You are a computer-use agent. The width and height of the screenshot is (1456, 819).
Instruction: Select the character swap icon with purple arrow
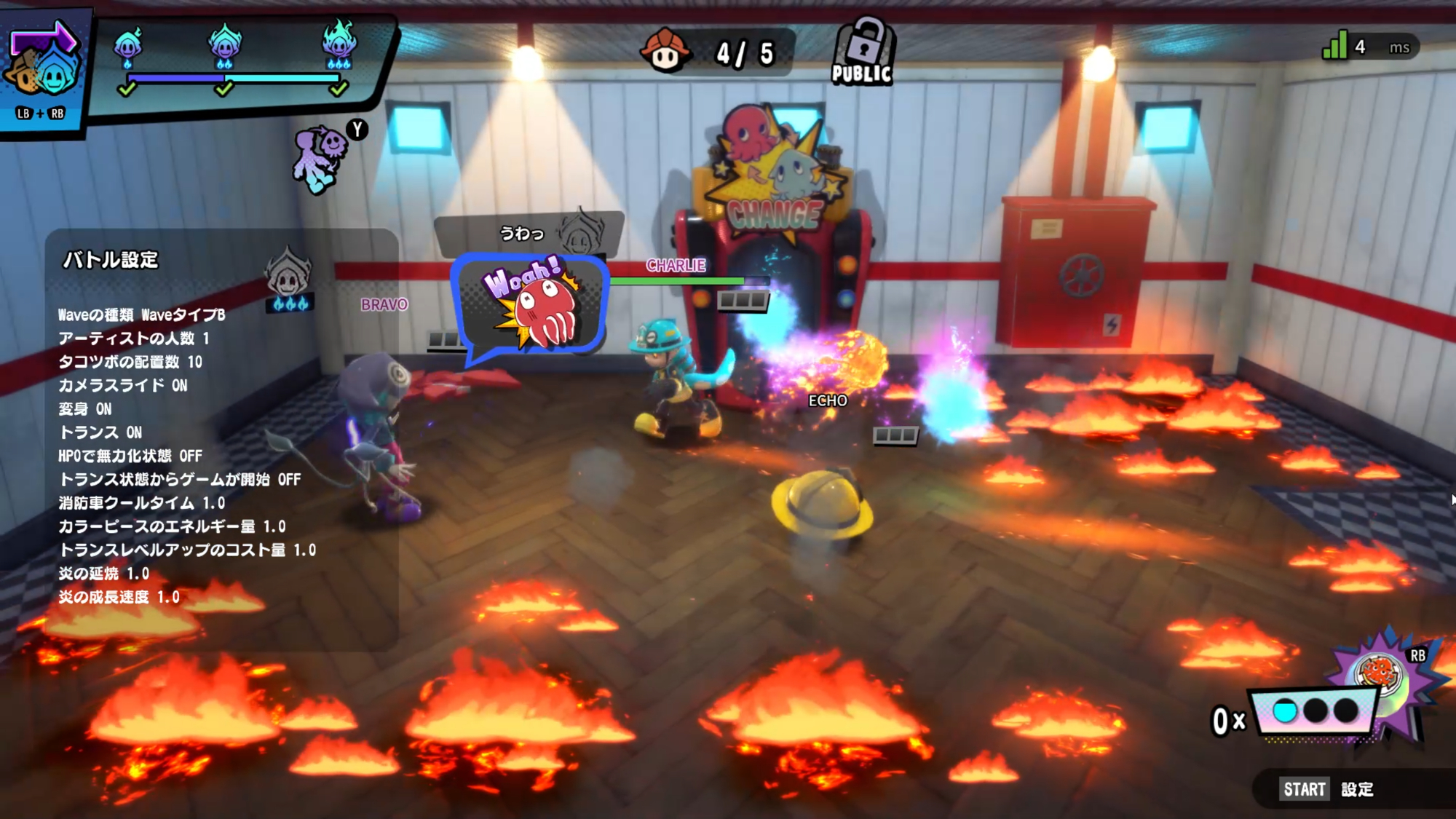point(42,64)
